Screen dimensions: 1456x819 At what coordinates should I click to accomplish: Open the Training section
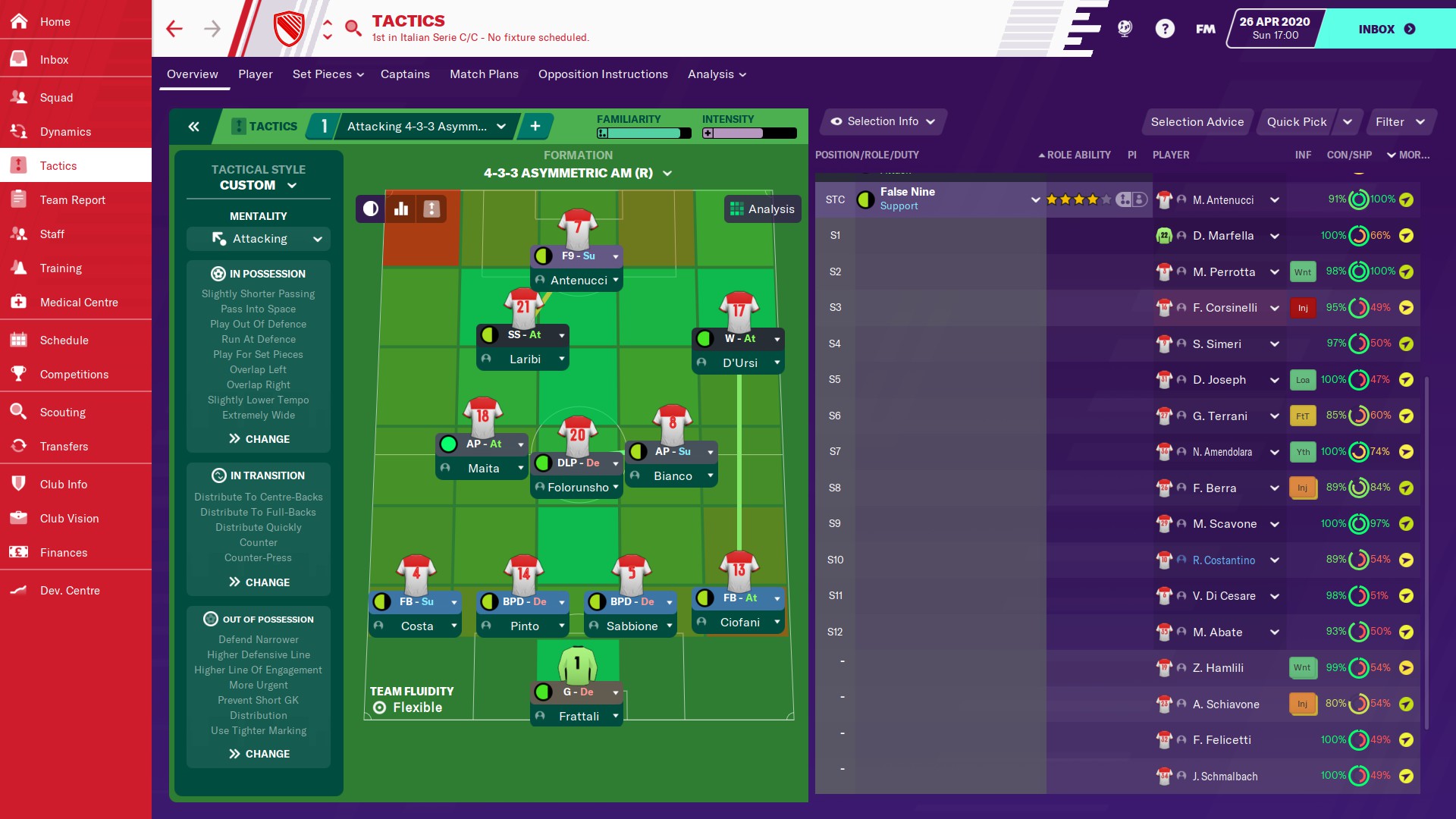pyautogui.click(x=61, y=268)
